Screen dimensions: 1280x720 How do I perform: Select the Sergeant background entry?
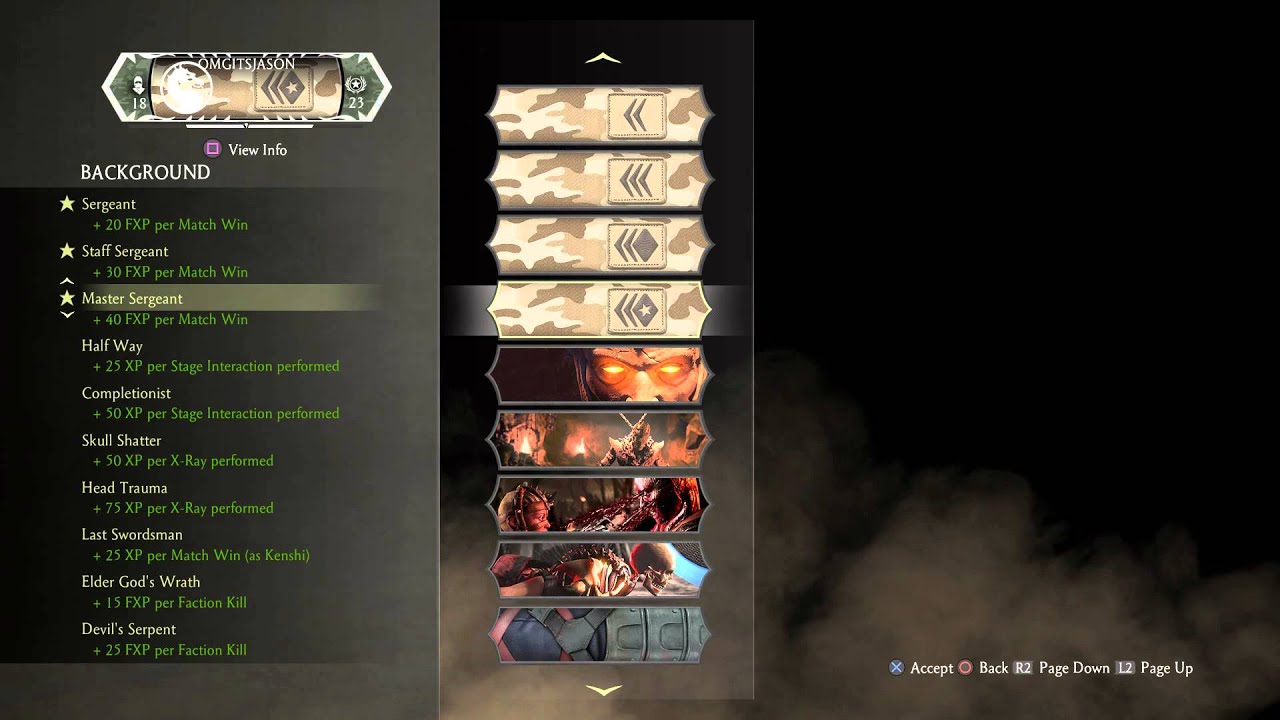tap(109, 204)
